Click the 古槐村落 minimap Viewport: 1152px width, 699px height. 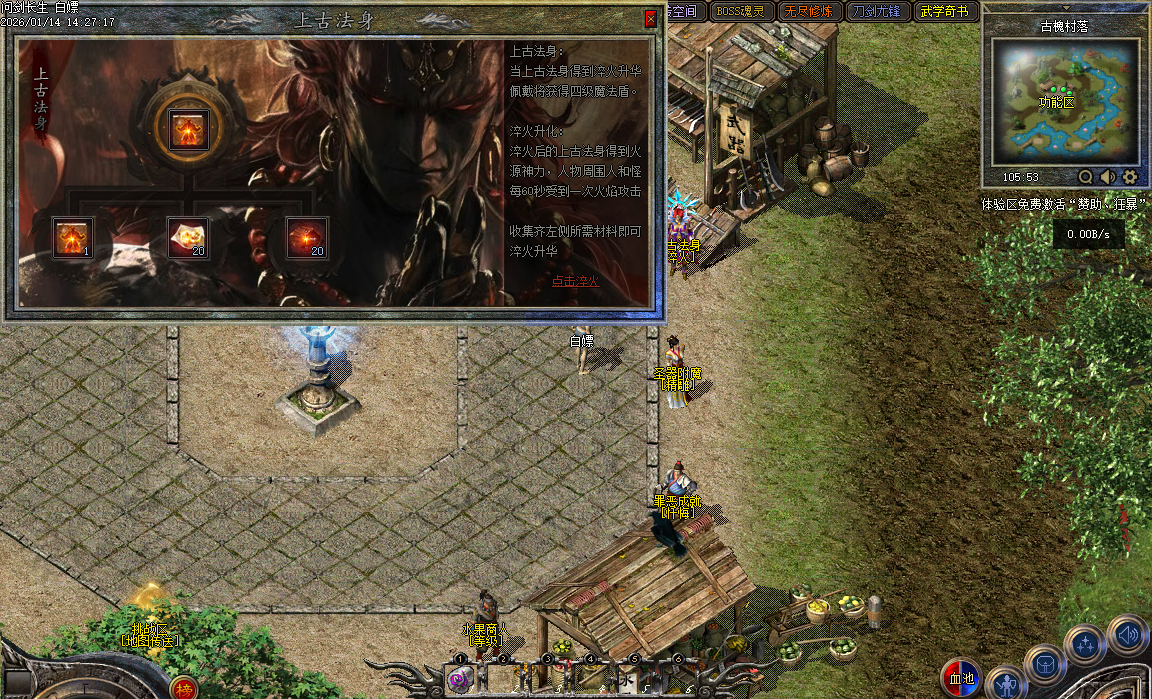point(1063,101)
